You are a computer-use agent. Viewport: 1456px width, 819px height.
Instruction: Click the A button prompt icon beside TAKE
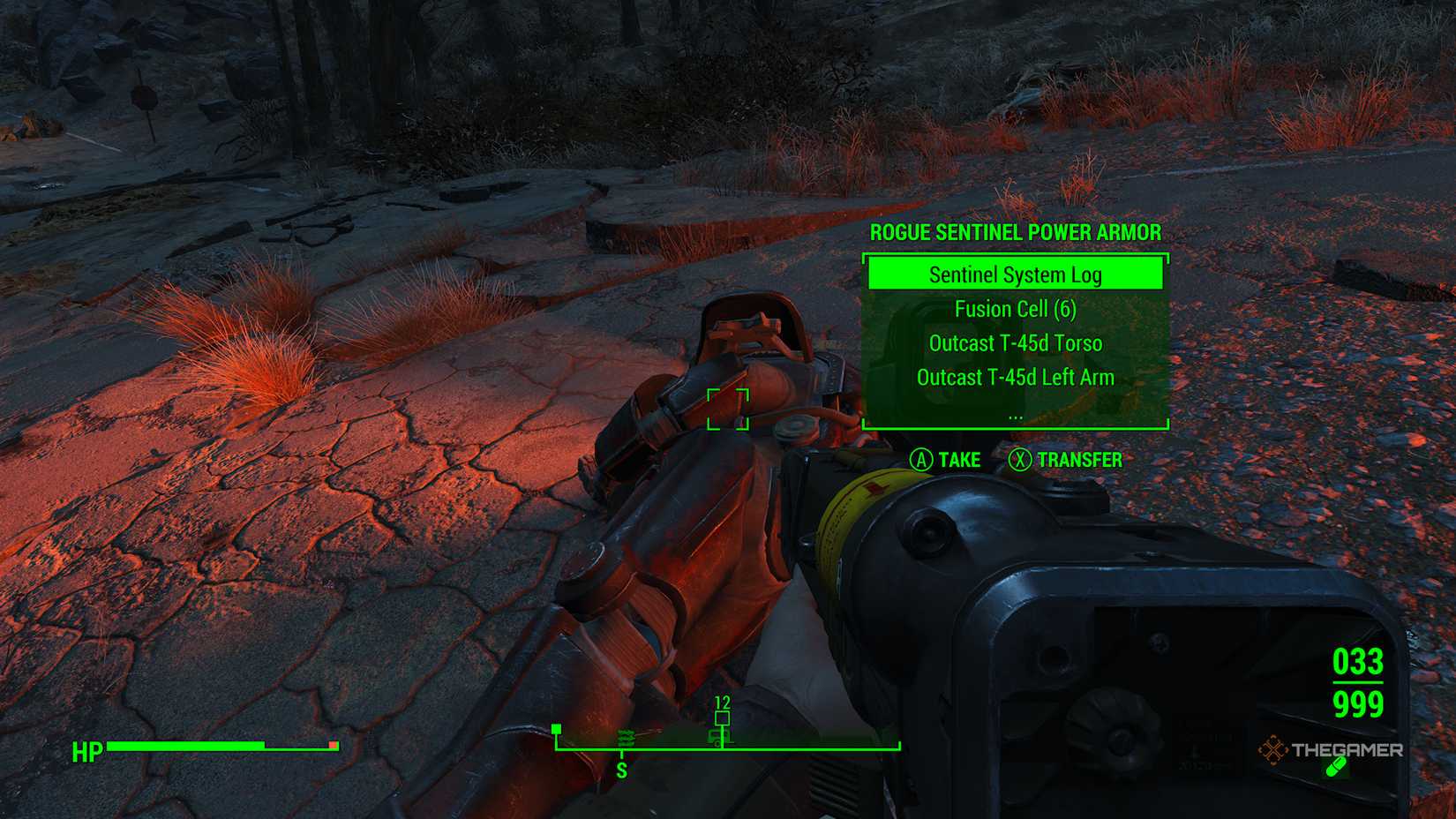coord(921,460)
